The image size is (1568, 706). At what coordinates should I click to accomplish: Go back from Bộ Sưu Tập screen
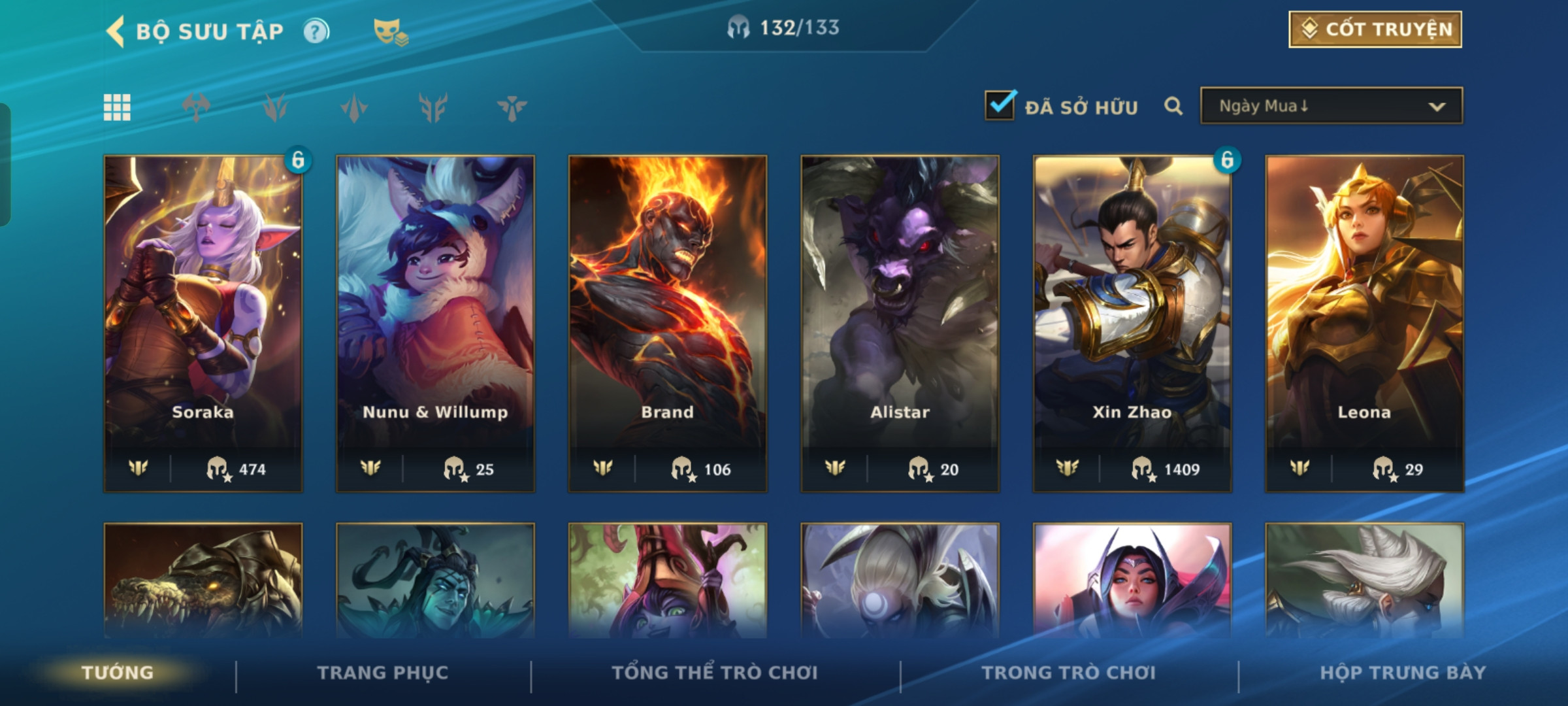[x=116, y=31]
